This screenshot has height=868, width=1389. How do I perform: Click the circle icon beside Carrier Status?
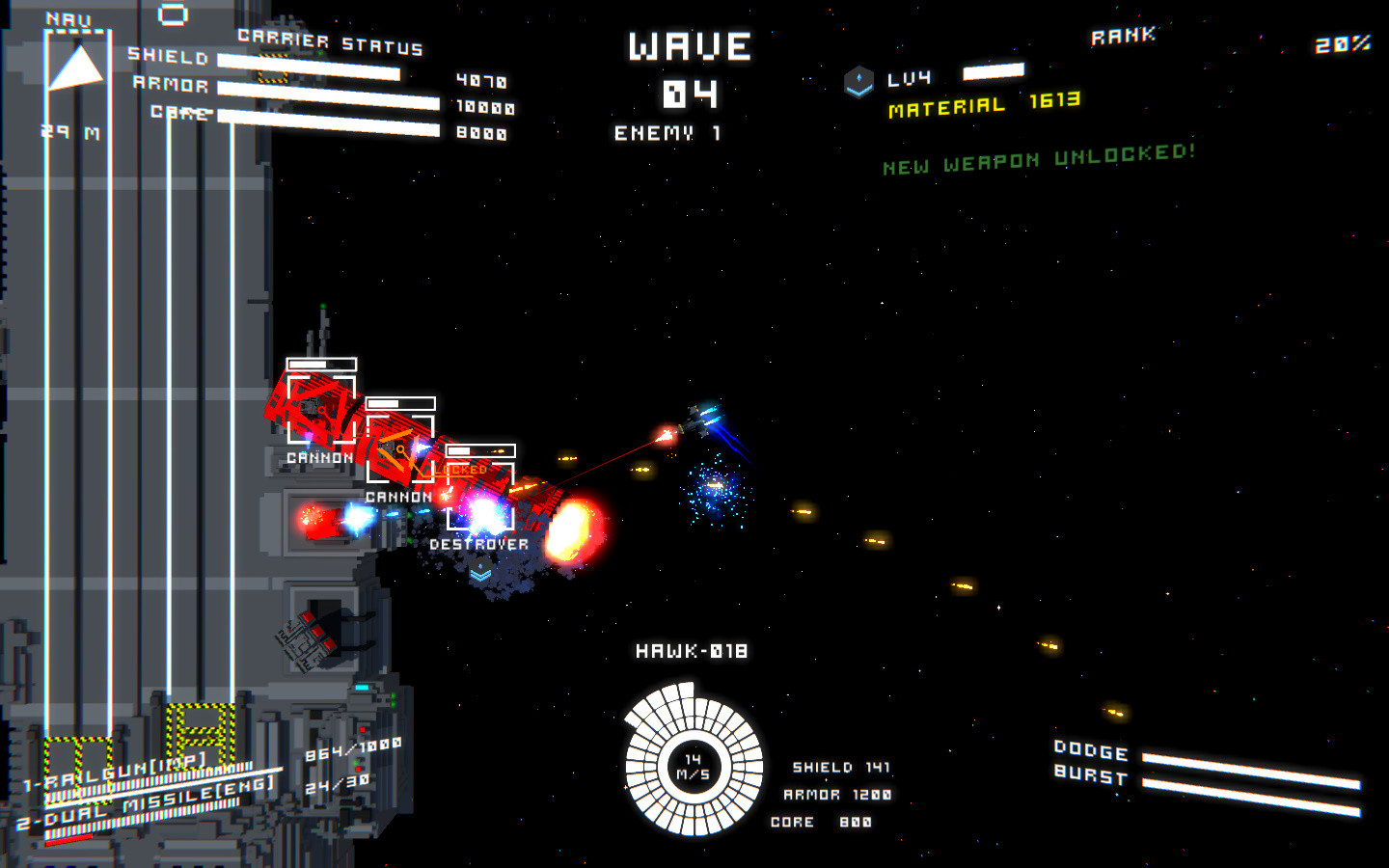click(x=172, y=13)
